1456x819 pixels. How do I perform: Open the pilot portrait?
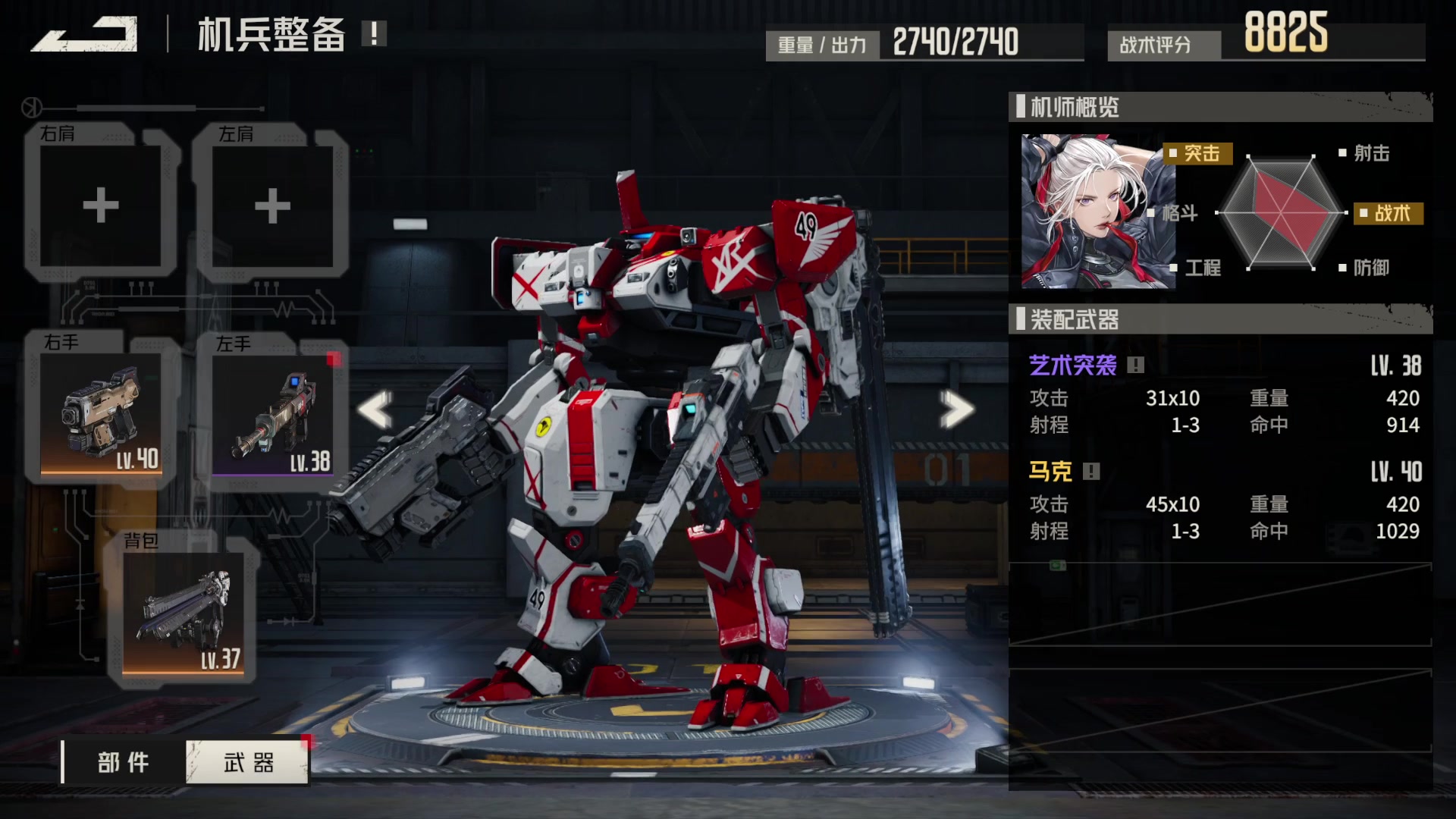click(1097, 212)
